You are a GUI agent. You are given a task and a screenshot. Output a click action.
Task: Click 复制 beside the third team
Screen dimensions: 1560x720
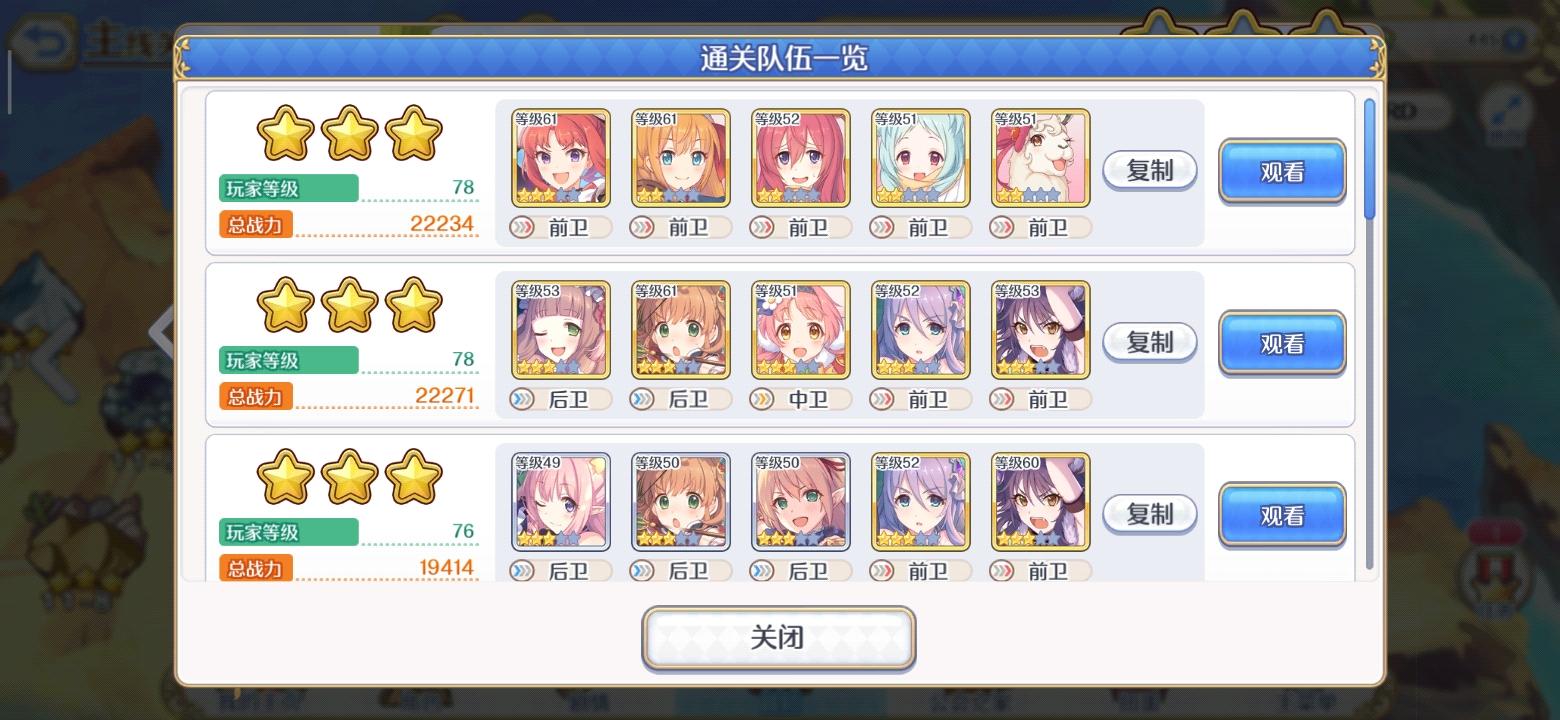tap(1148, 514)
